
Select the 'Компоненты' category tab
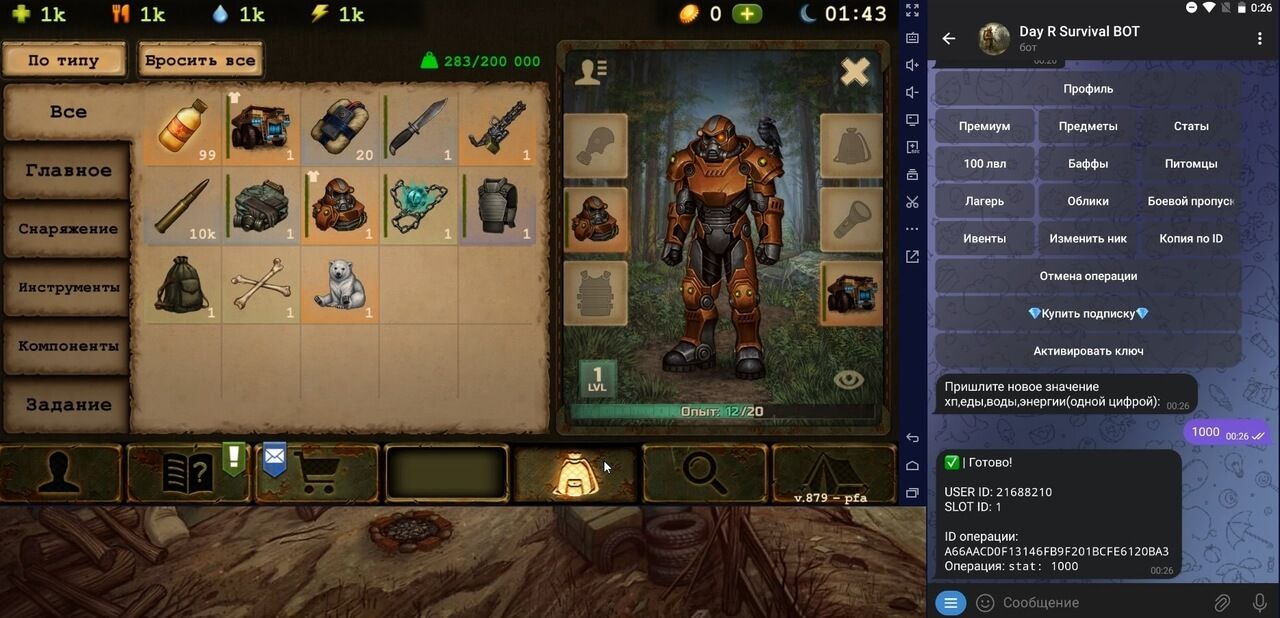pos(68,346)
